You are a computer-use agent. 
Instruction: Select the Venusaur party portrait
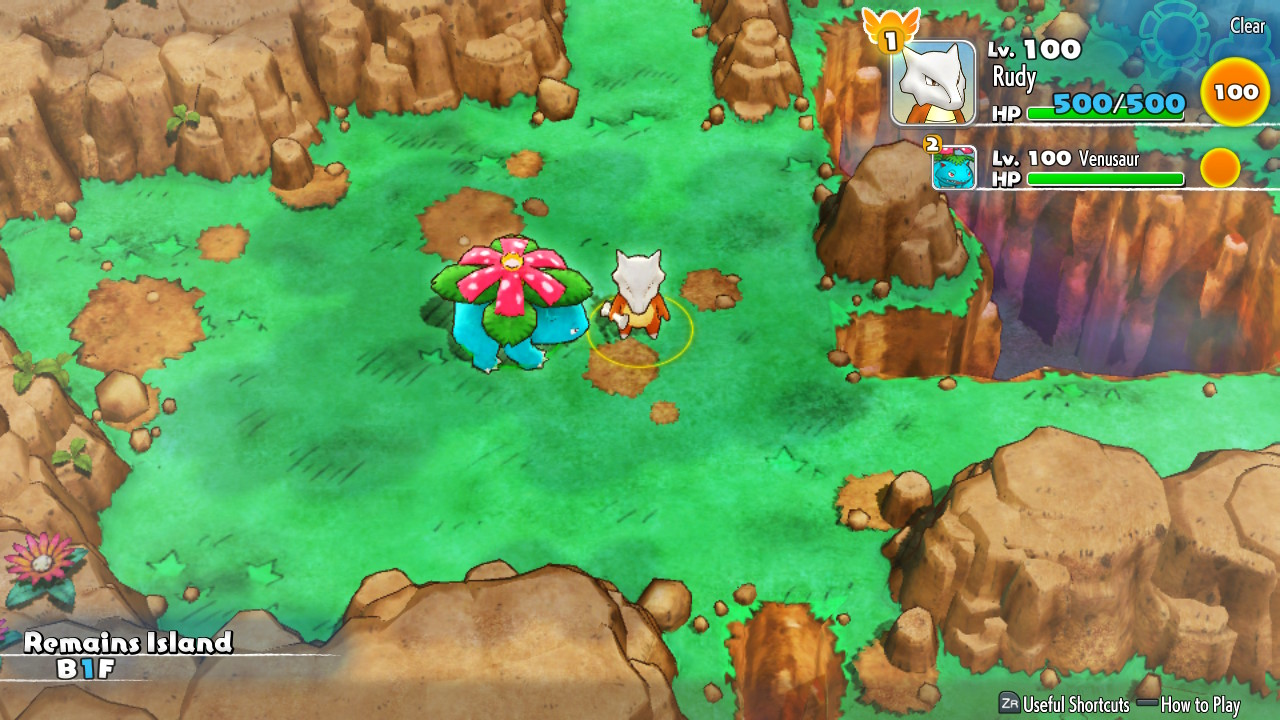point(954,168)
